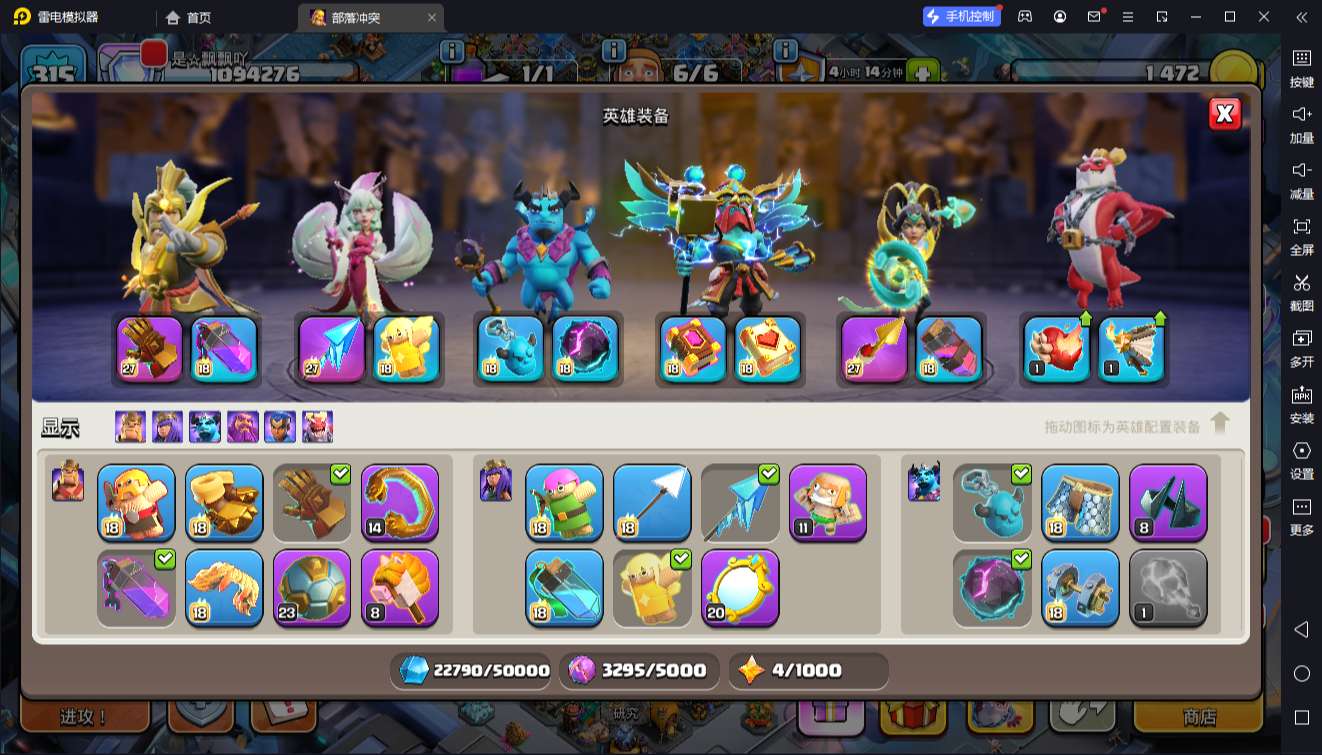Select the chainmail metal pants equipment
Image resolution: width=1322 pixels, height=755 pixels.
point(1080,503)
